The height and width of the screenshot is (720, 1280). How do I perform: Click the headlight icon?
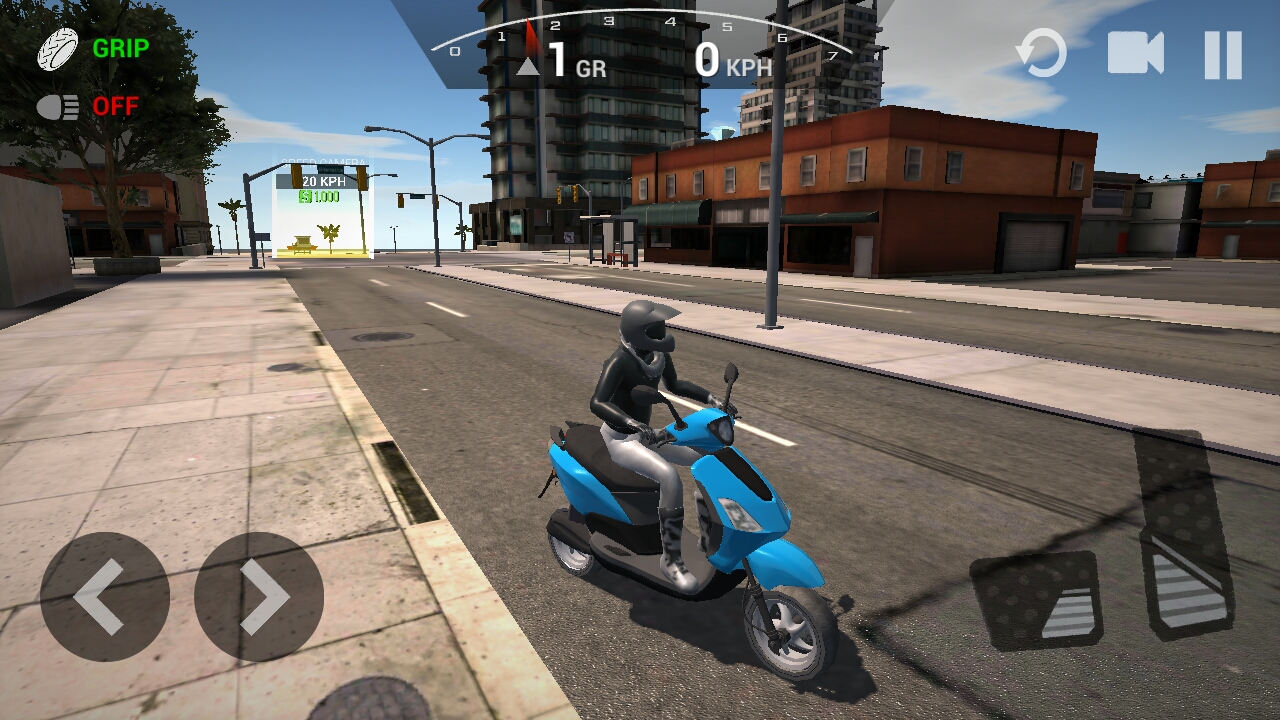pos(57,105)
